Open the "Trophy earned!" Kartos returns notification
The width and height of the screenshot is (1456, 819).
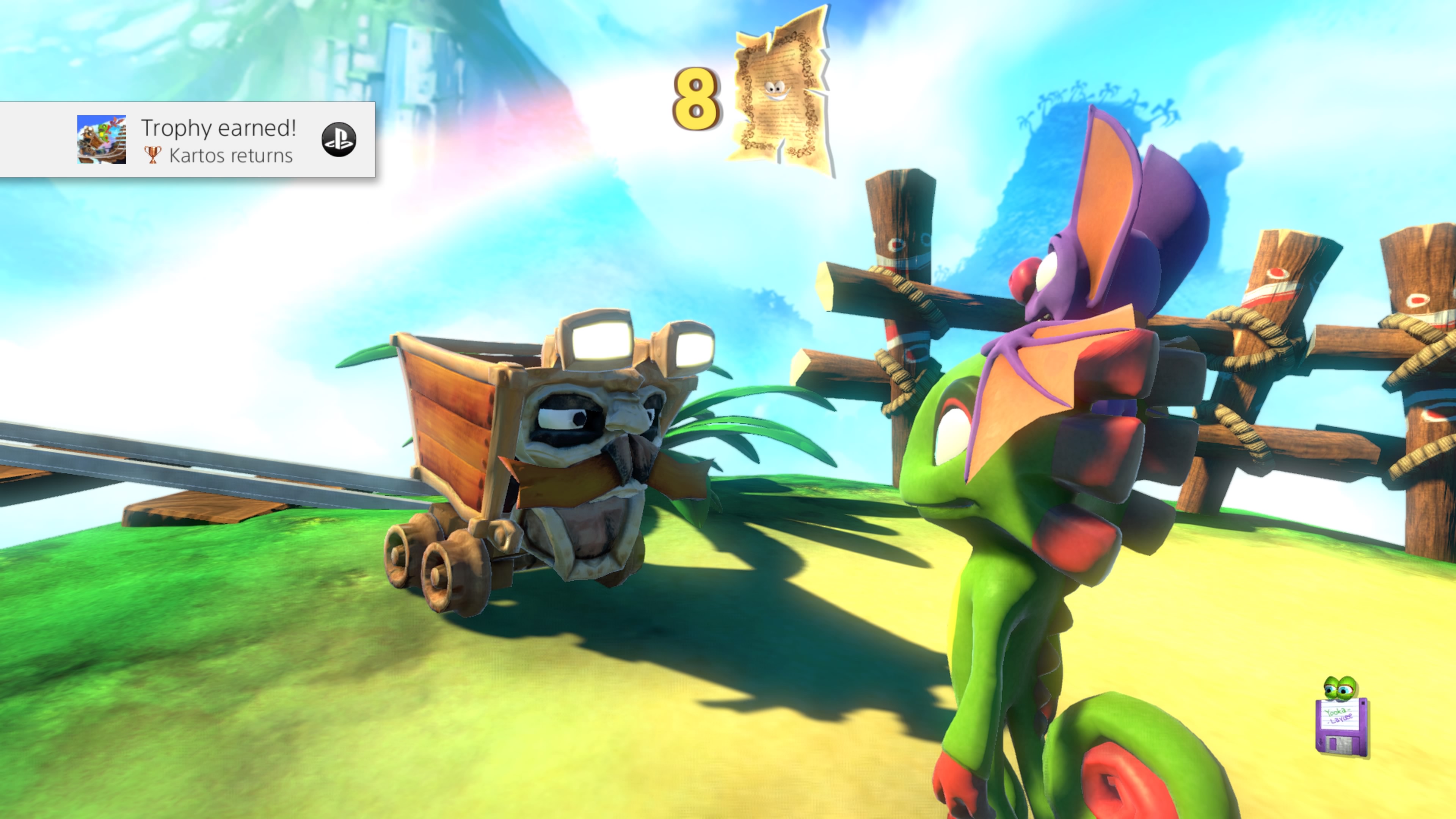tap(218, 140)
